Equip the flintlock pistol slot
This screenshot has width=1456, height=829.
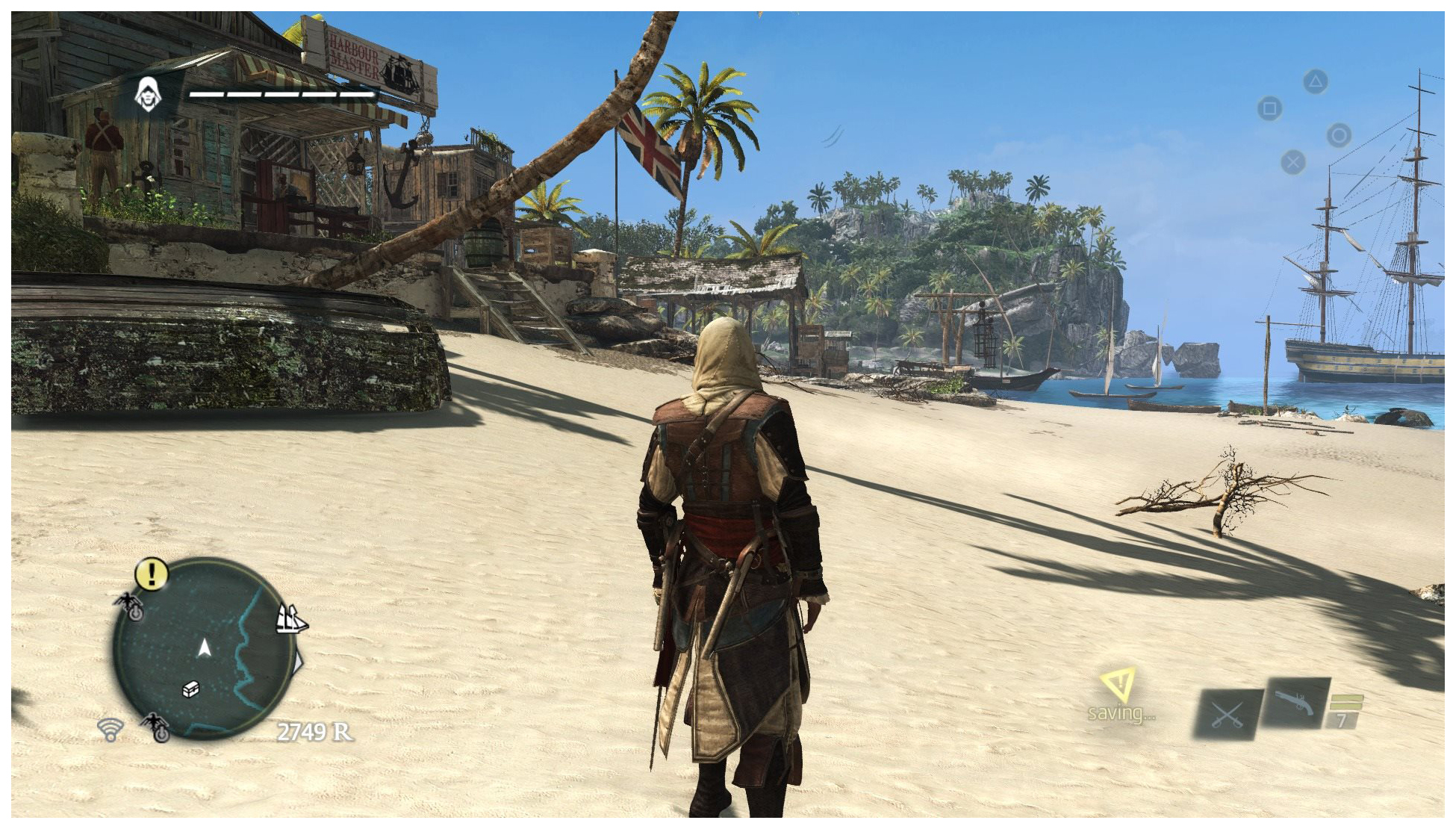click(1295, 704)
